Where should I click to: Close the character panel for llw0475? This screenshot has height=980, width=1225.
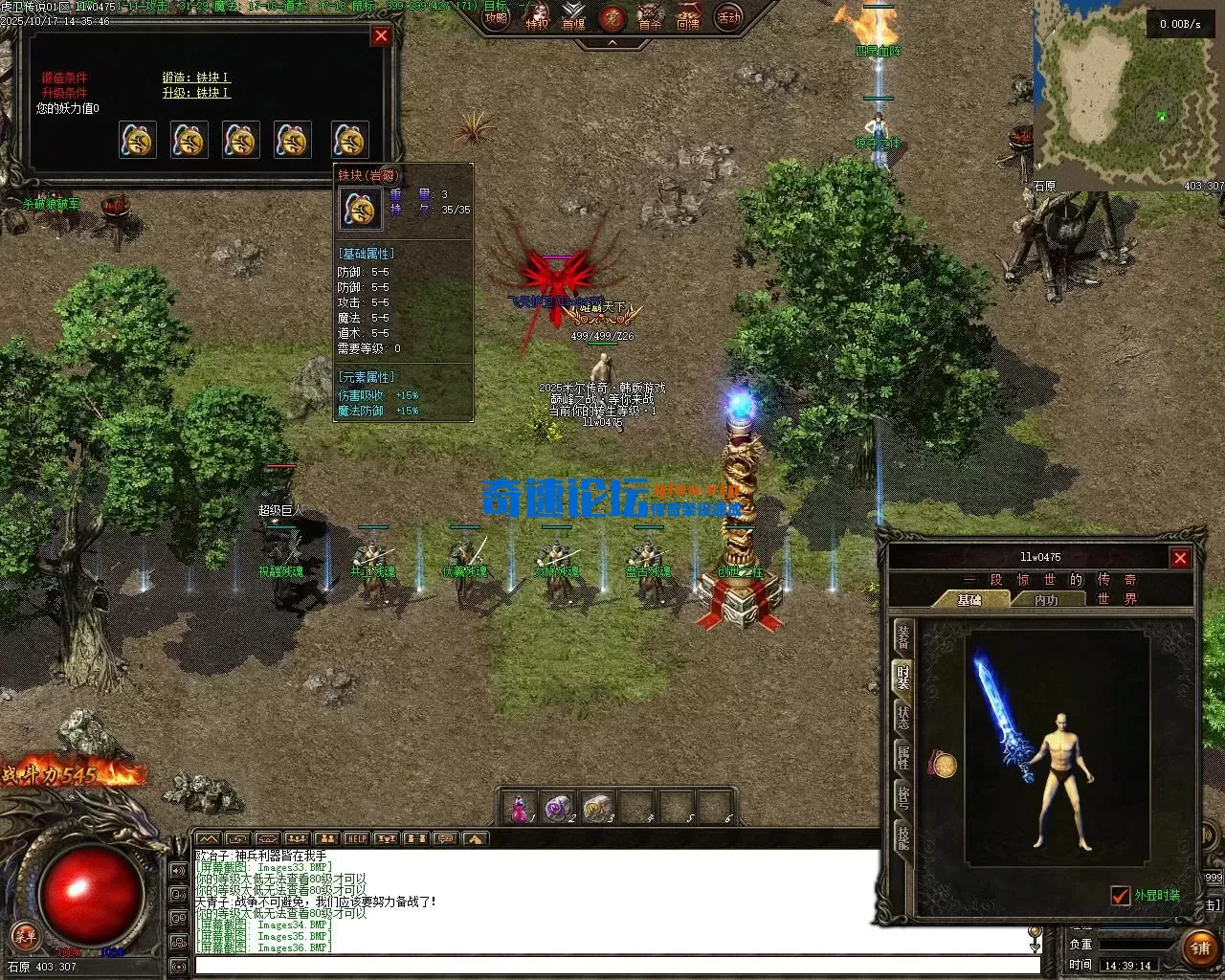pos(1180,558)
